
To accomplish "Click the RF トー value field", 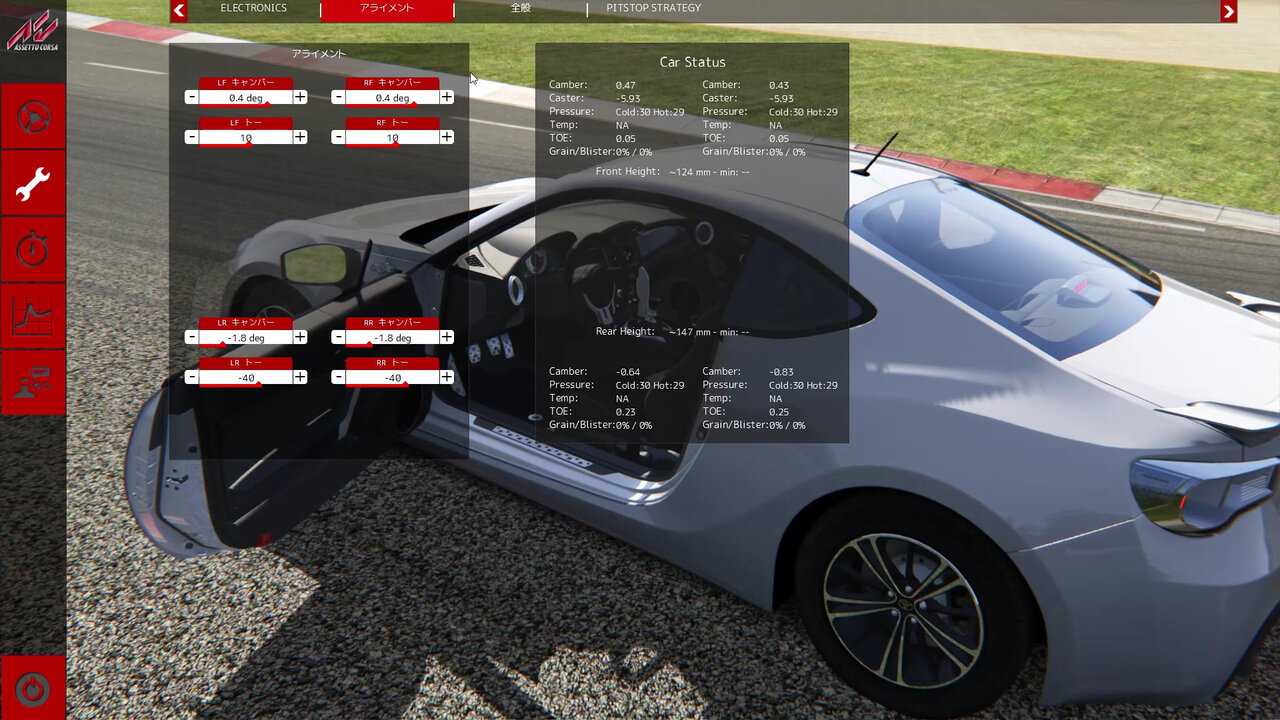I will pyautogui.click(x=395, y=137).
